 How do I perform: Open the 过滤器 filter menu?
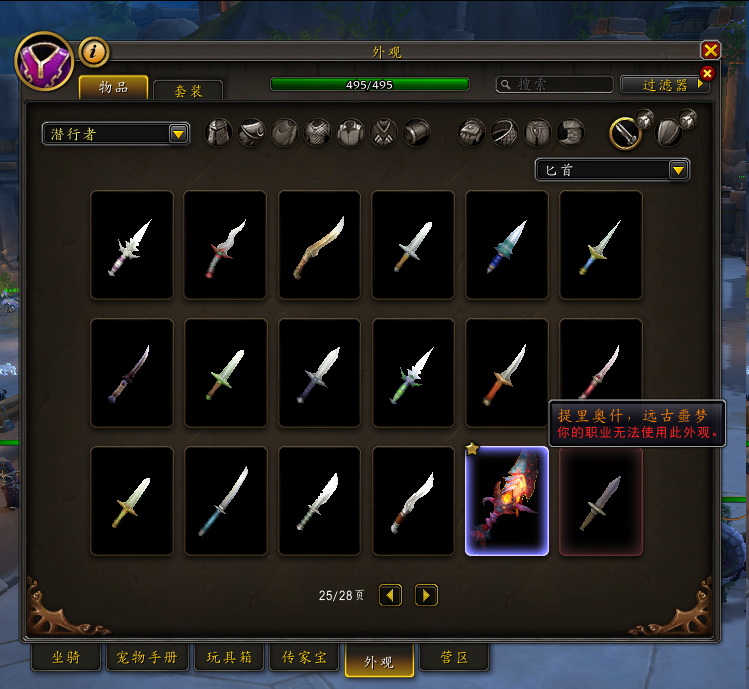662,85
